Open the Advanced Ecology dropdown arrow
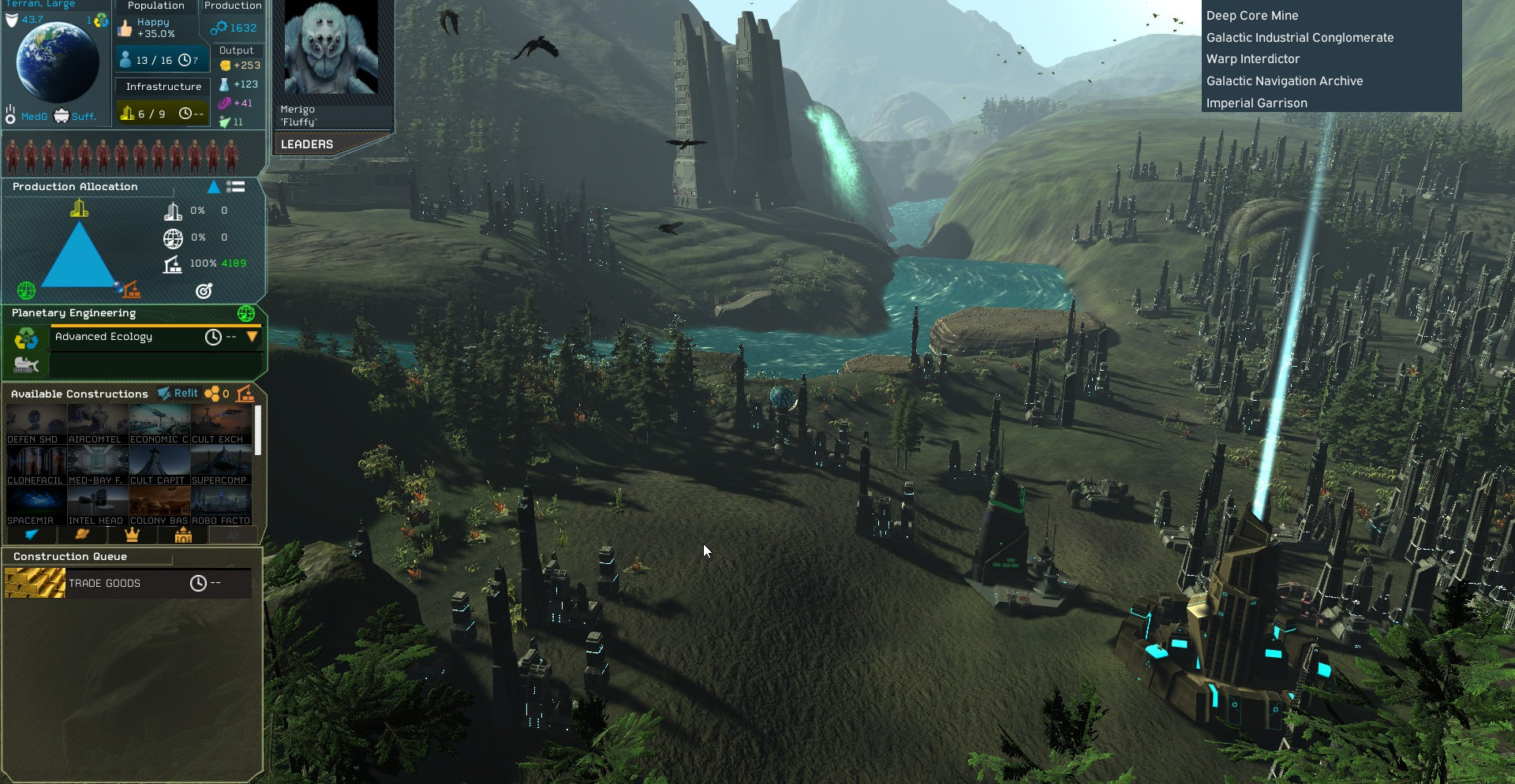Viewport: 1515px width, 784px height. [x=252, y=337]
